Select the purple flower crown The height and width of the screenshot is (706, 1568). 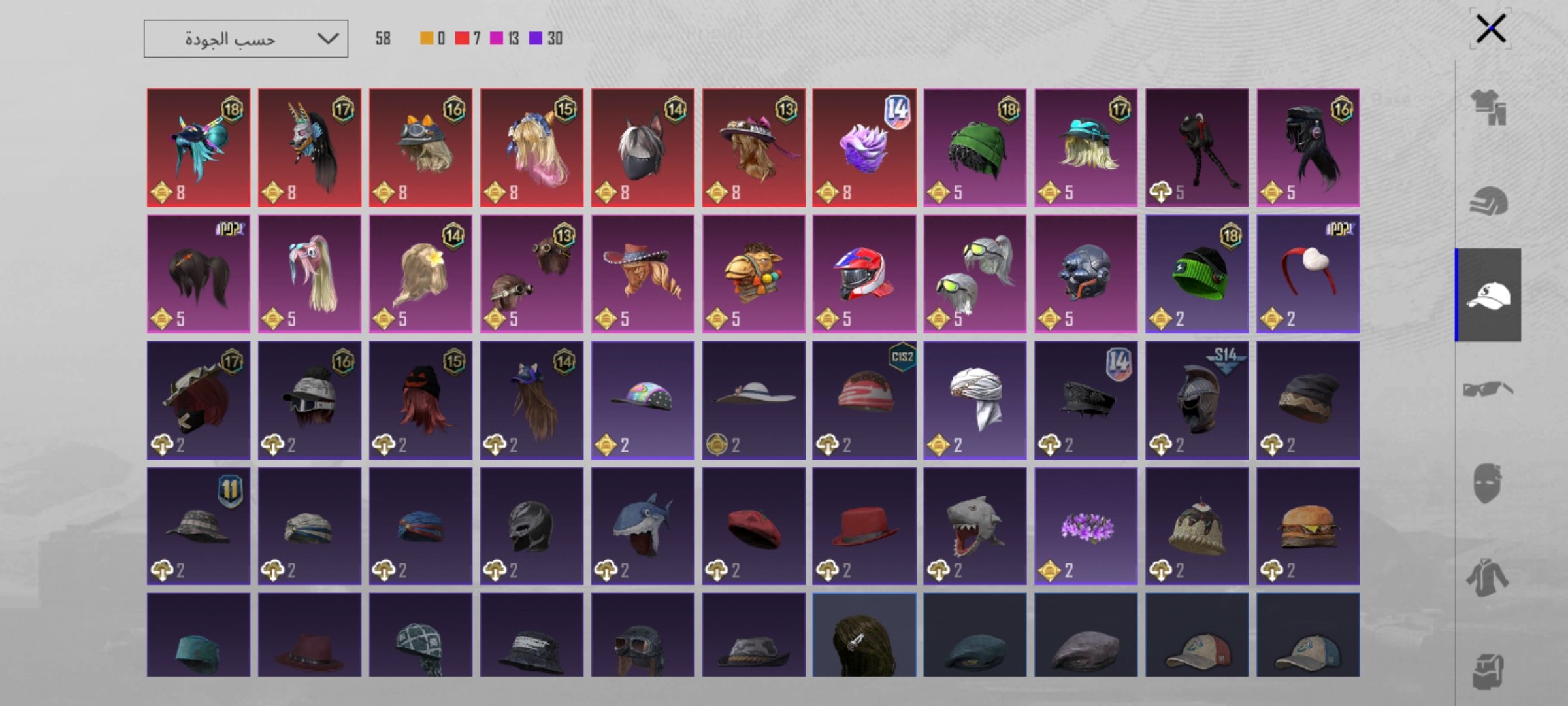coord(1086,526)
